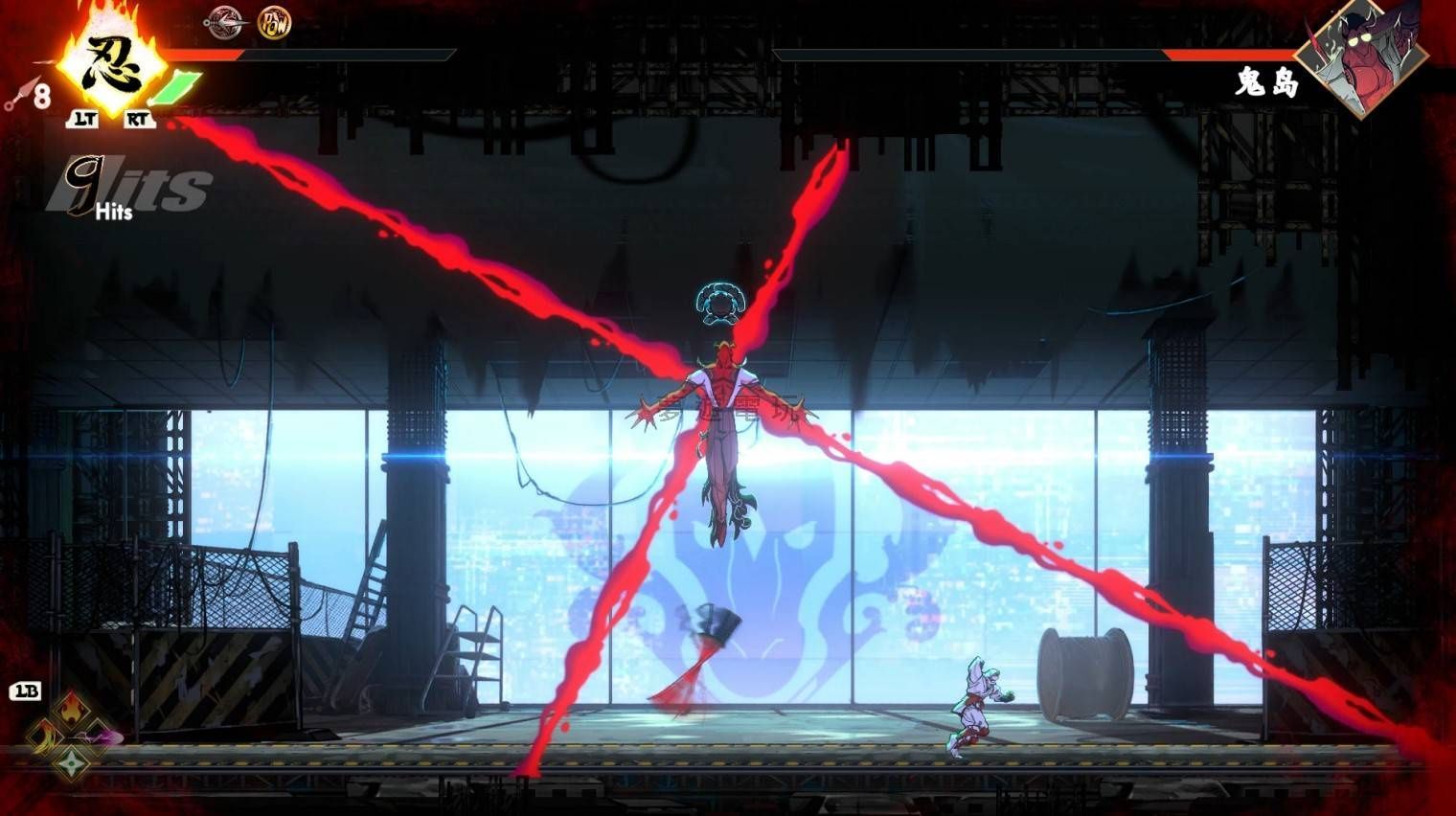Choose the white shuriken ninpo diamond
This screenshot has width=1456, height=816.
(x=71, y=763)
